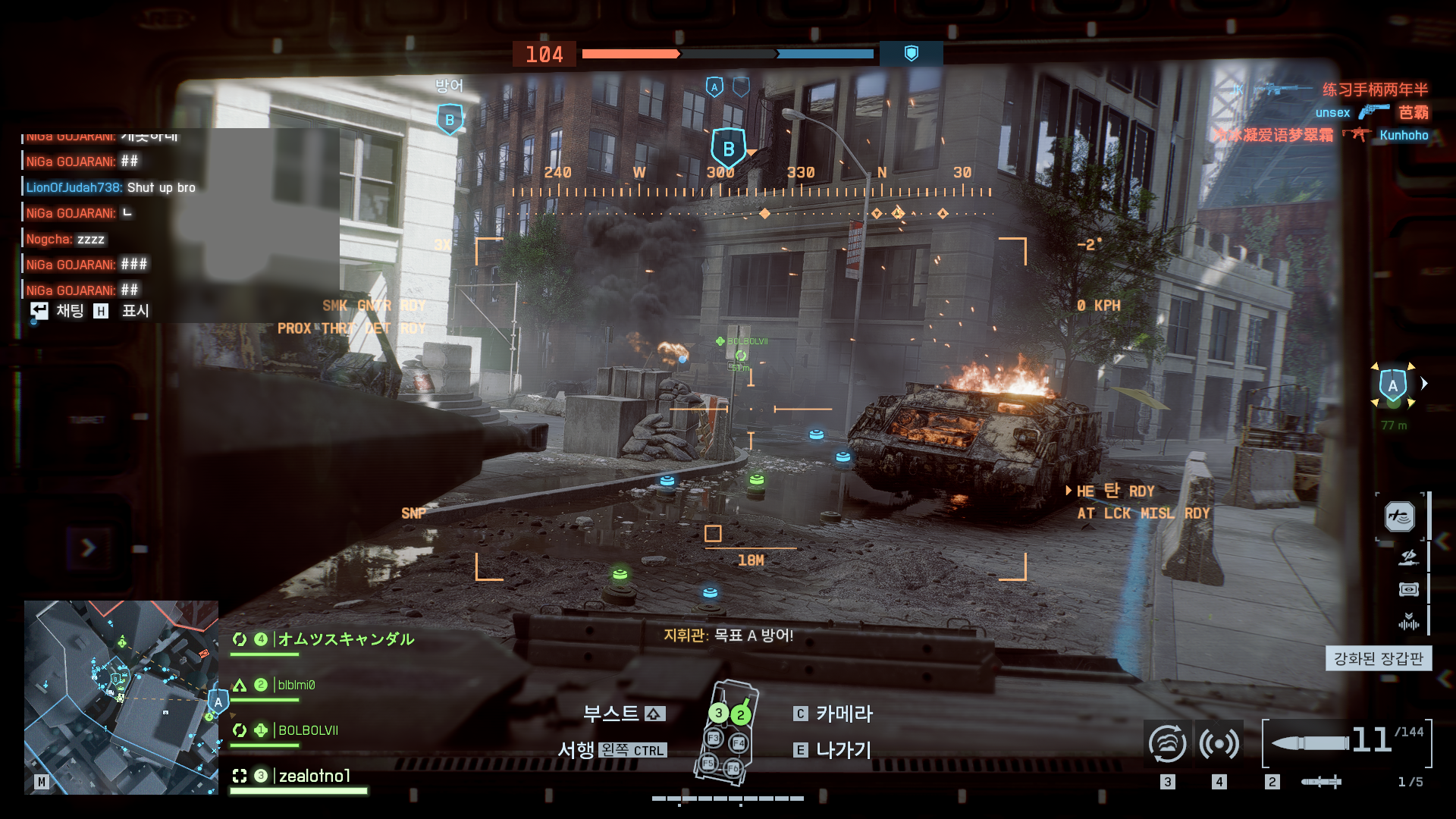Select squad member blblmi0 in squad list

click(x=296, y=685)
